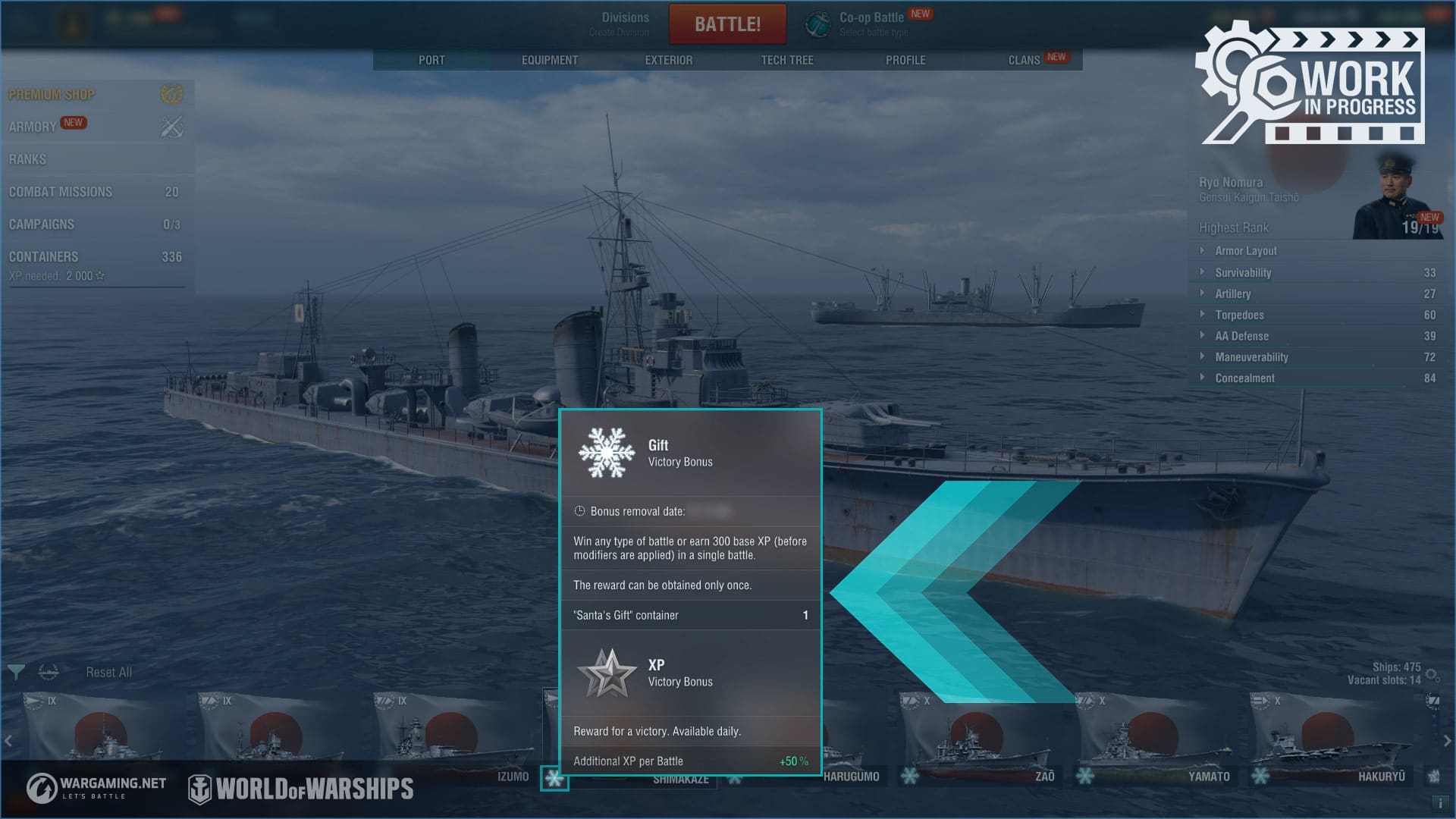Select the Yamato ship in carousel
1456x819 pixels.
coord(1153,736)
